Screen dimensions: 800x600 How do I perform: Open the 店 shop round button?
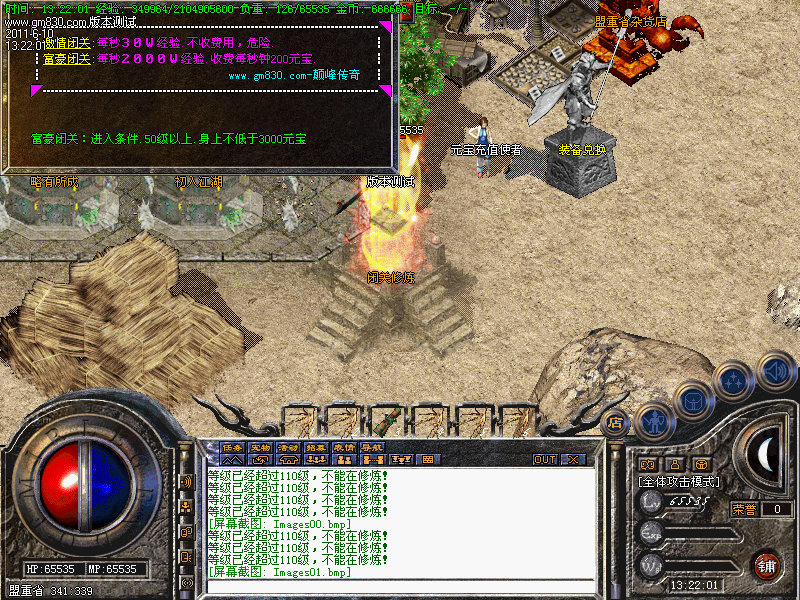pos(616,422)
